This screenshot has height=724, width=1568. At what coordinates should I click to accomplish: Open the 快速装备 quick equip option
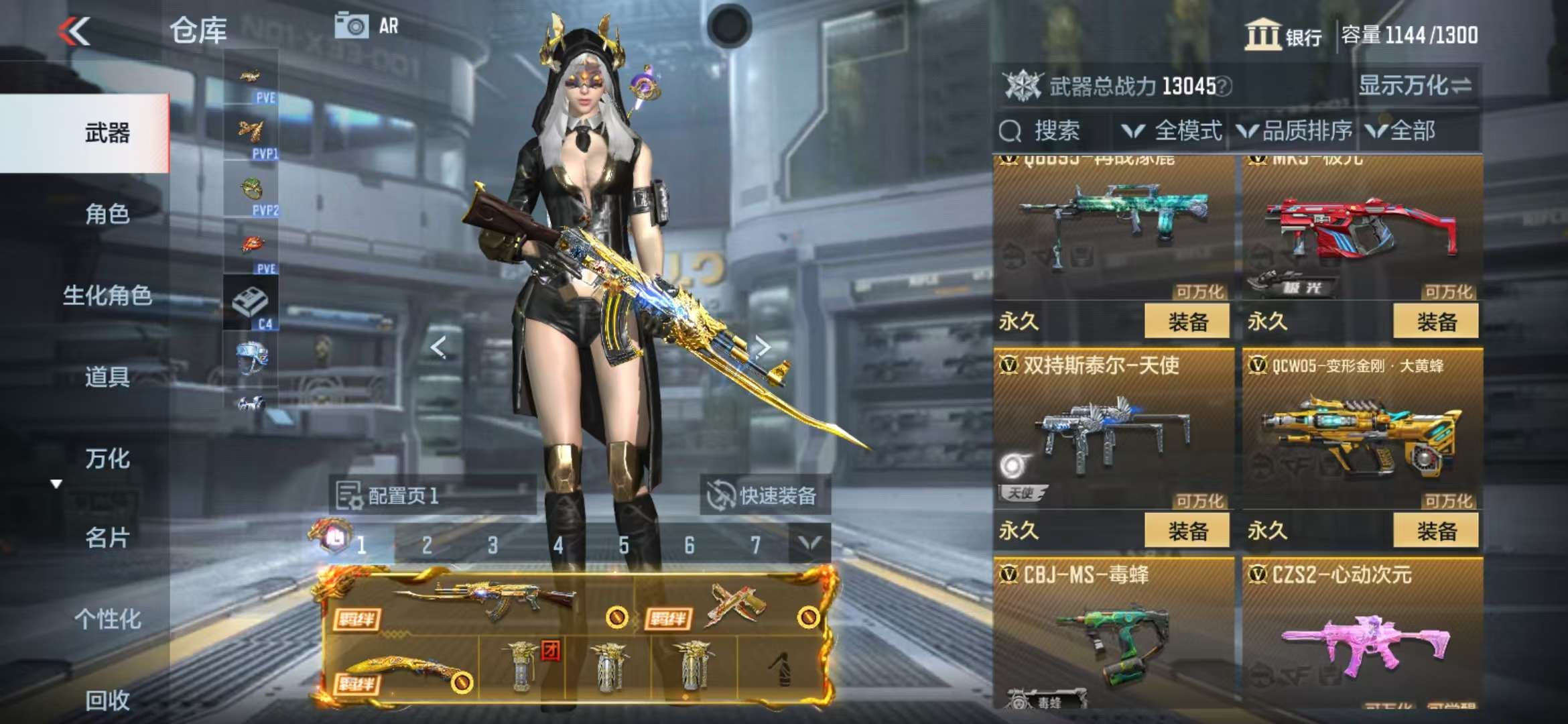coord(764,496)
